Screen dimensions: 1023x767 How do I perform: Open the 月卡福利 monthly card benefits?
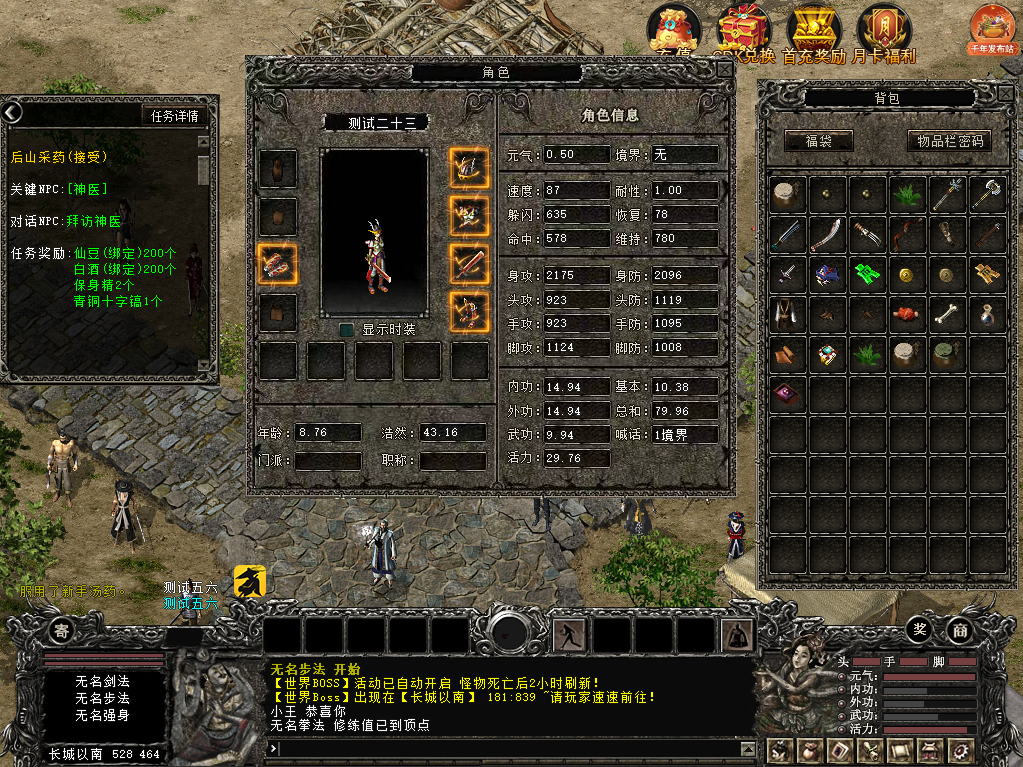coord(884,34)
